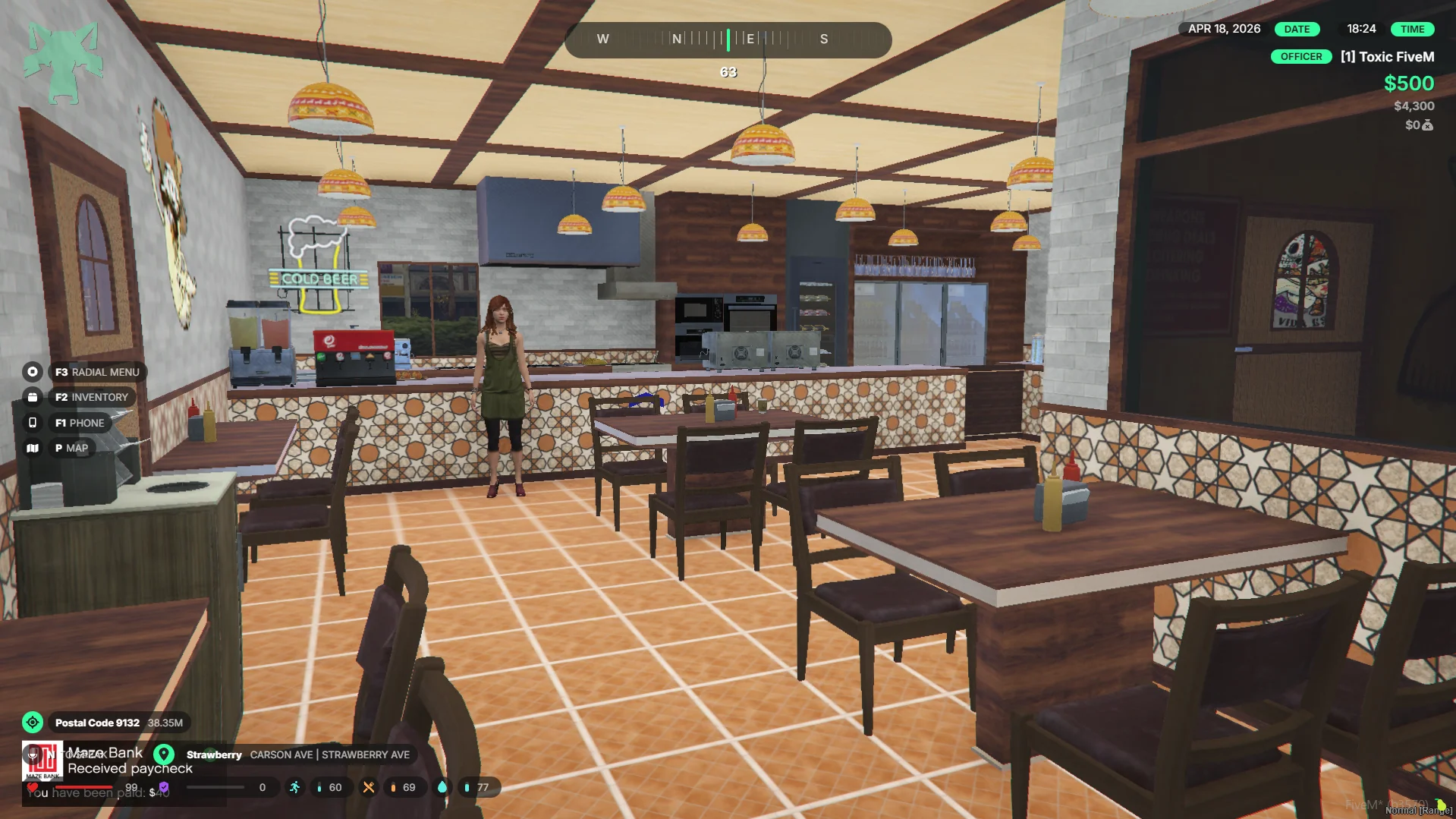The width and height of the screenshot is (1456, 819).
Task: Click the purple armor shield icon
Action: tap(164, 788)
